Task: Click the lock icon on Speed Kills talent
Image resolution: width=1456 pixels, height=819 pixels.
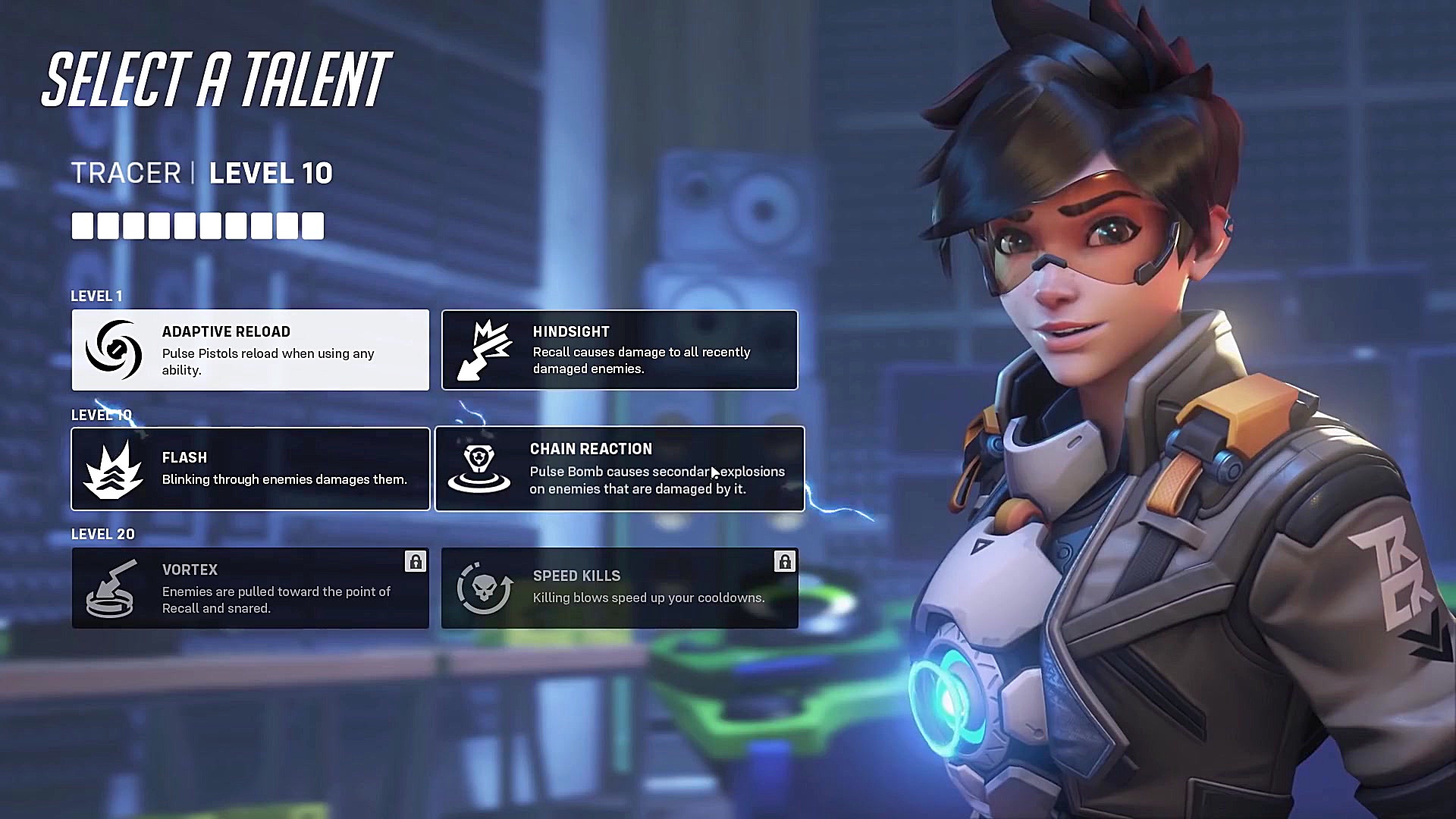Action: [785, 561]
